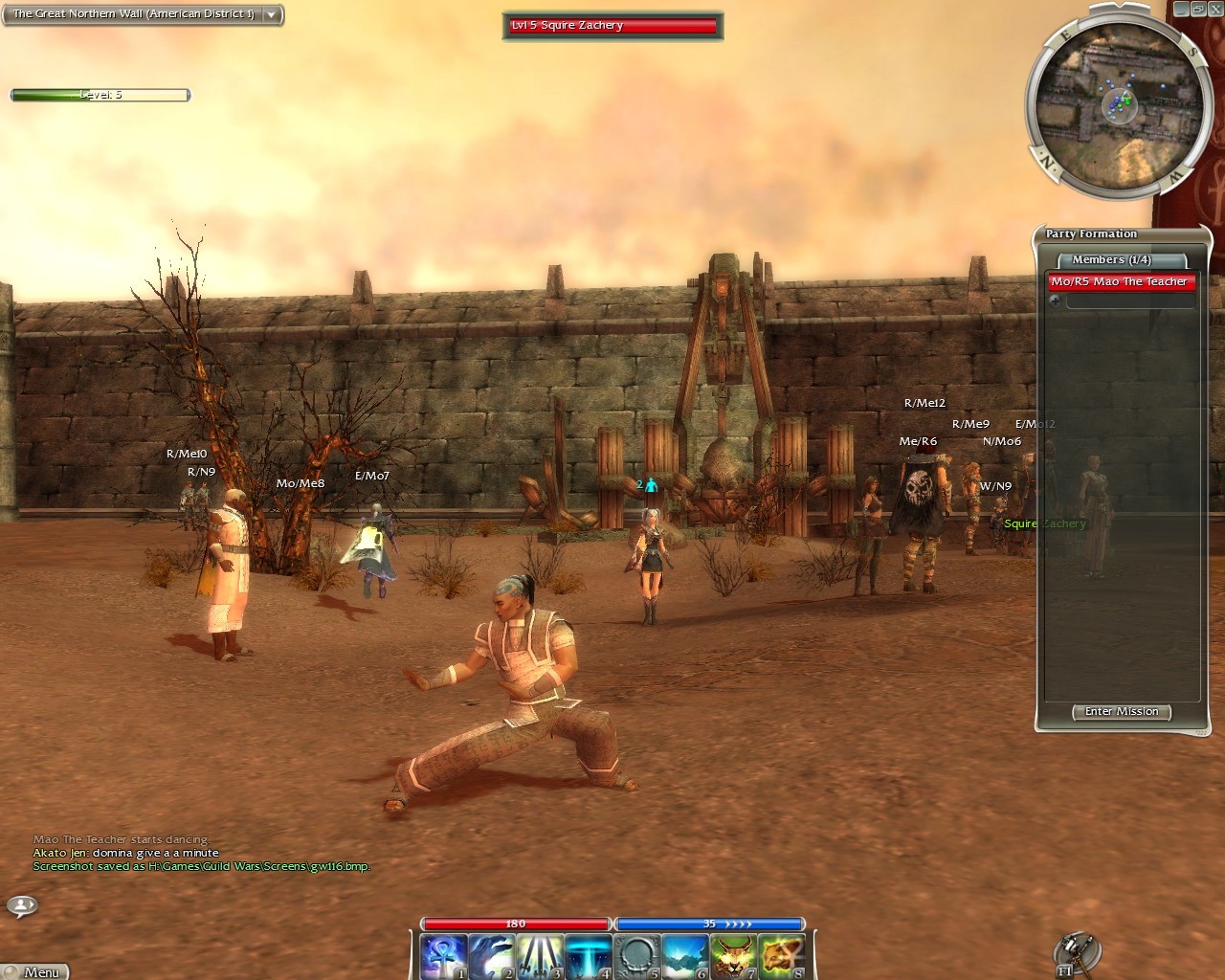Open the chat speech bubble icon
Viewport: 1225px width, 980px height.
click(x=22, y=904)
